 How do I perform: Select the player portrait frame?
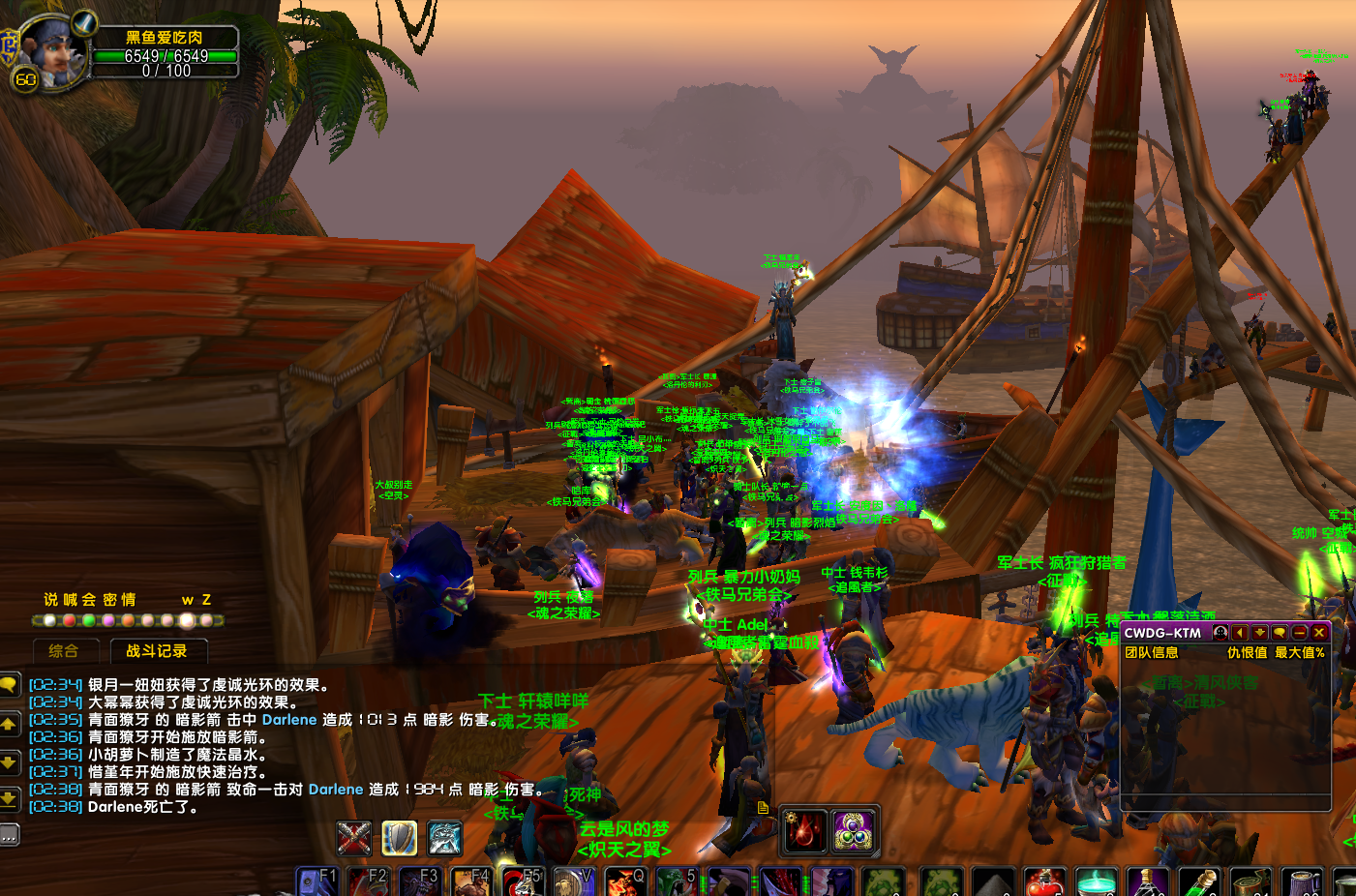(53, 50)
